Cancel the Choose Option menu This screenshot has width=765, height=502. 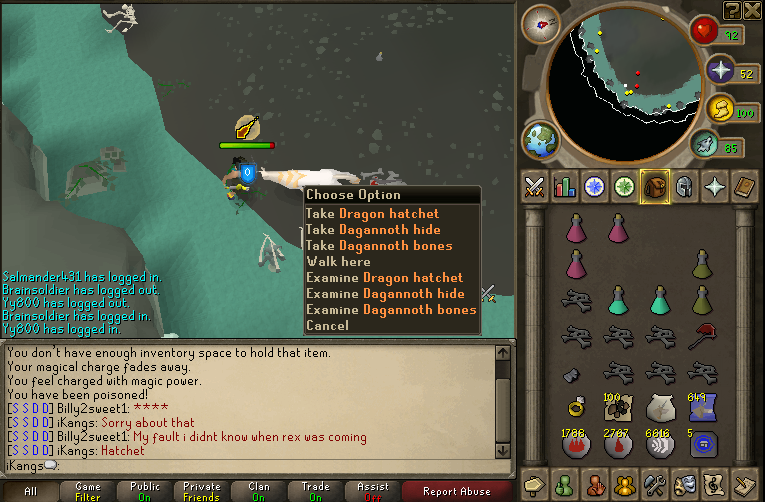click(x=327, y=325)
